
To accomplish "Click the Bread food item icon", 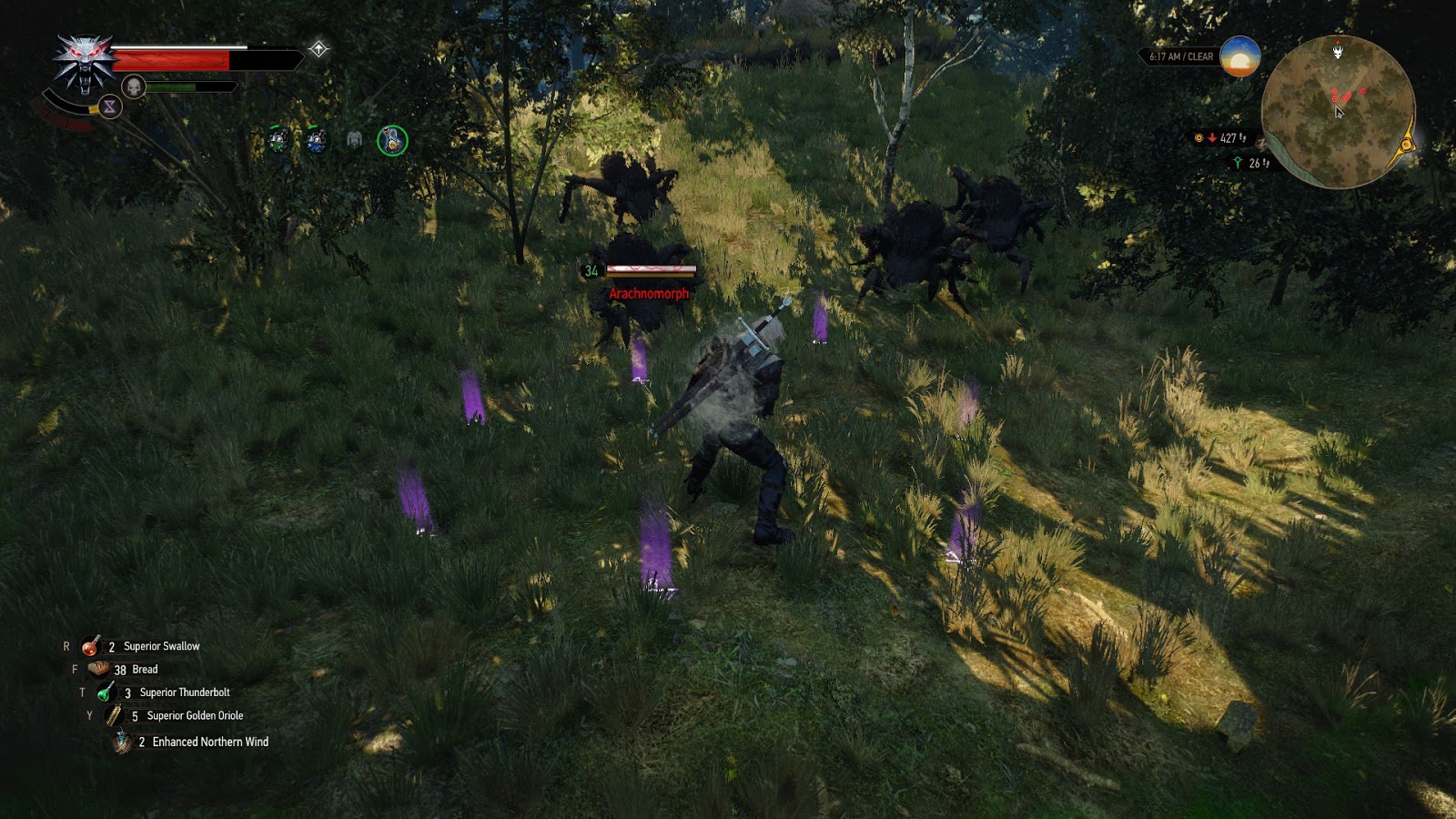I will (x=97, y=668).
